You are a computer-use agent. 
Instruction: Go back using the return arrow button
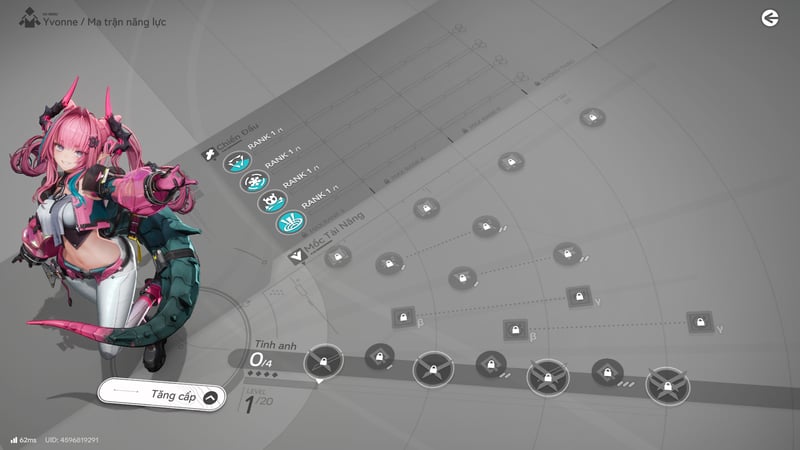click(x=769, y=18)
